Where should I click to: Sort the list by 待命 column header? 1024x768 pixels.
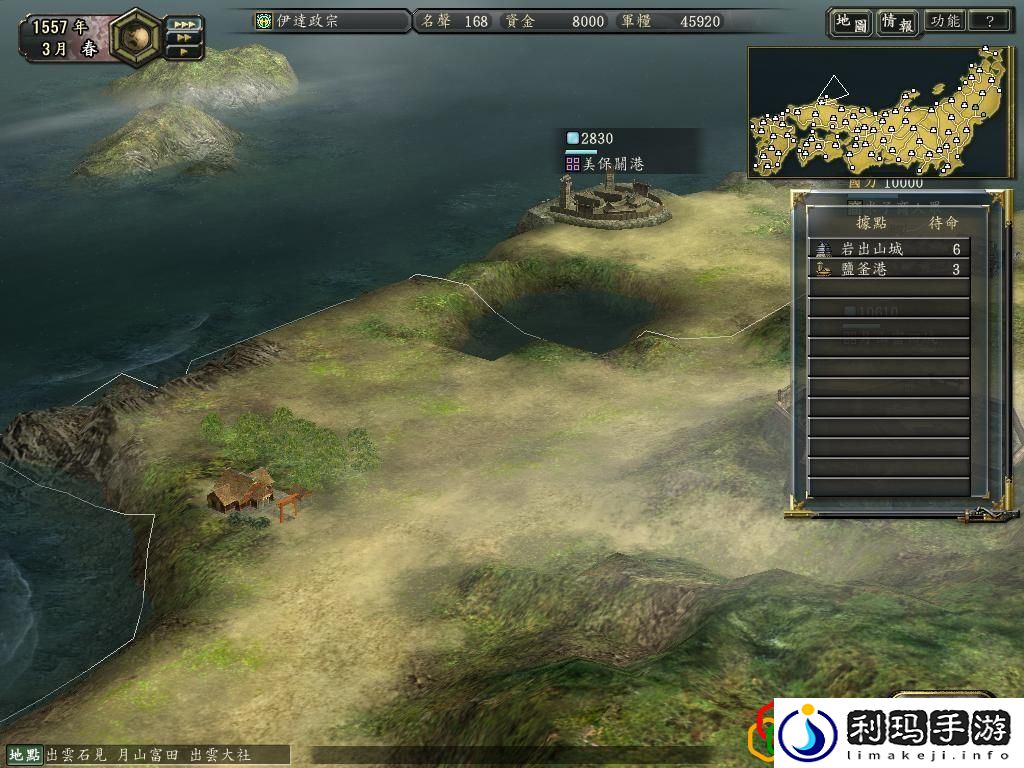(x=944, y=223)
